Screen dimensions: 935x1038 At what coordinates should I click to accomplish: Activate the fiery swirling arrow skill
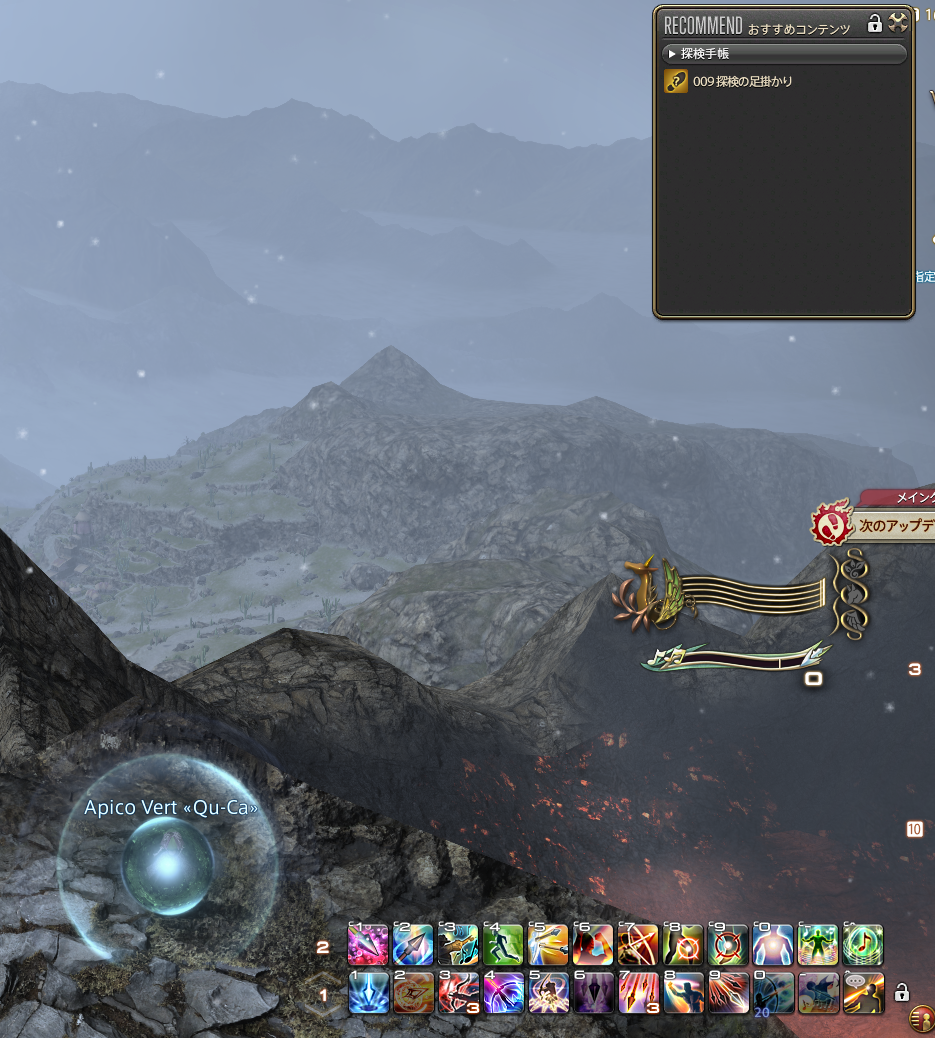(412, 993)
